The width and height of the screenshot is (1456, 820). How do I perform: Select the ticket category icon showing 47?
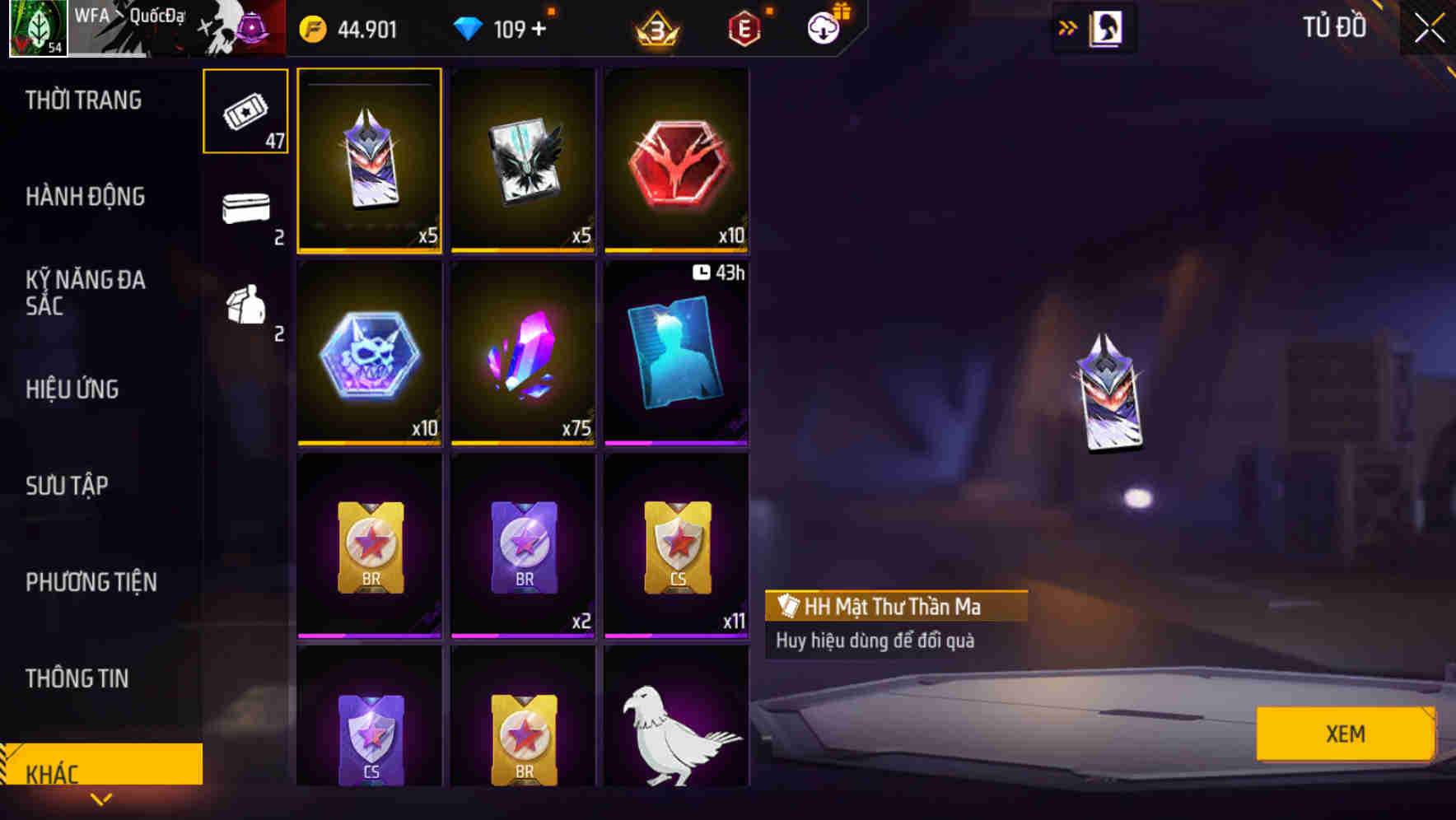pyautogui.click(x=245, y=109)
